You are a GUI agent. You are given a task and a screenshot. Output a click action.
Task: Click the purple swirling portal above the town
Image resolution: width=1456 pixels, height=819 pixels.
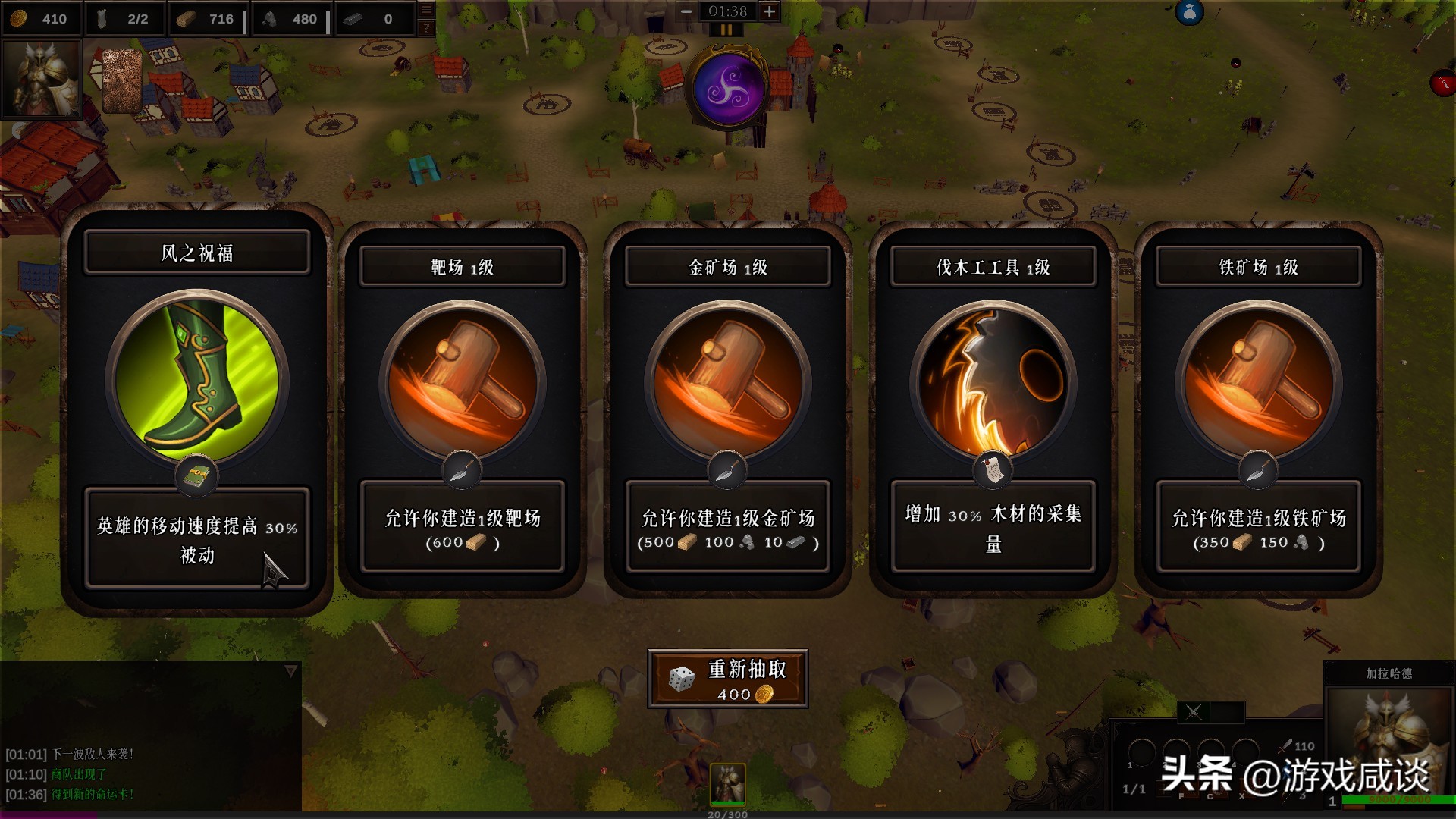click(x=726, y=87)
